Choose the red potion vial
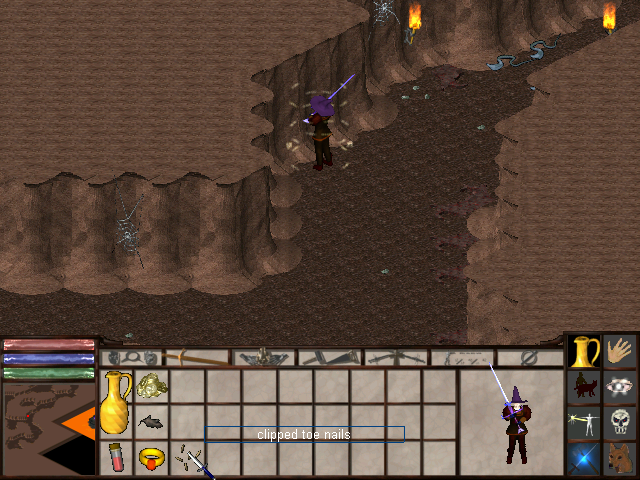The height and width of the screenshot is (480, 640). coord(116,457)
